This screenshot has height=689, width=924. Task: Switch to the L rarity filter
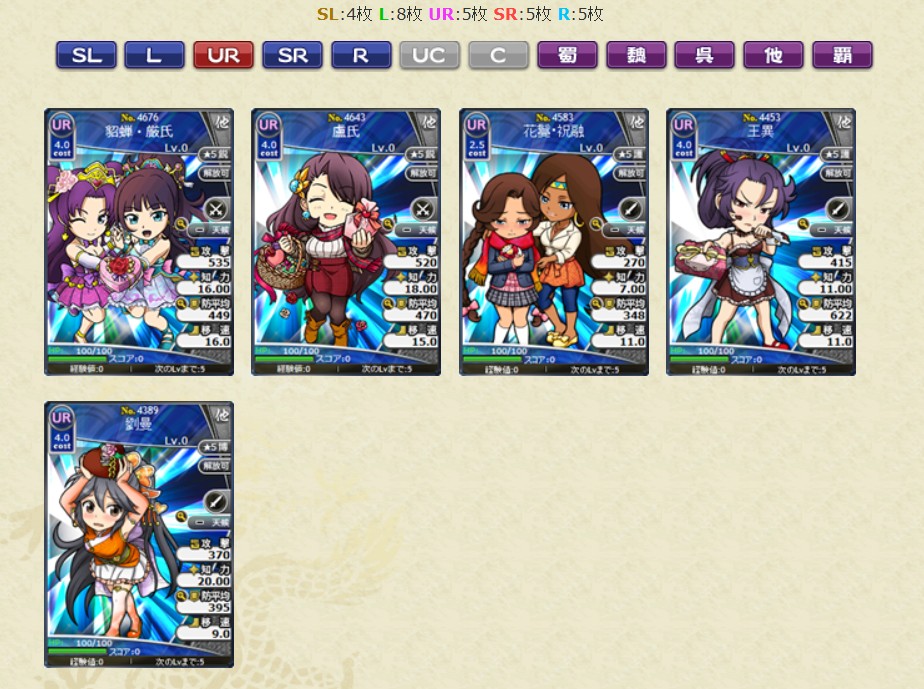coord(154,55)
